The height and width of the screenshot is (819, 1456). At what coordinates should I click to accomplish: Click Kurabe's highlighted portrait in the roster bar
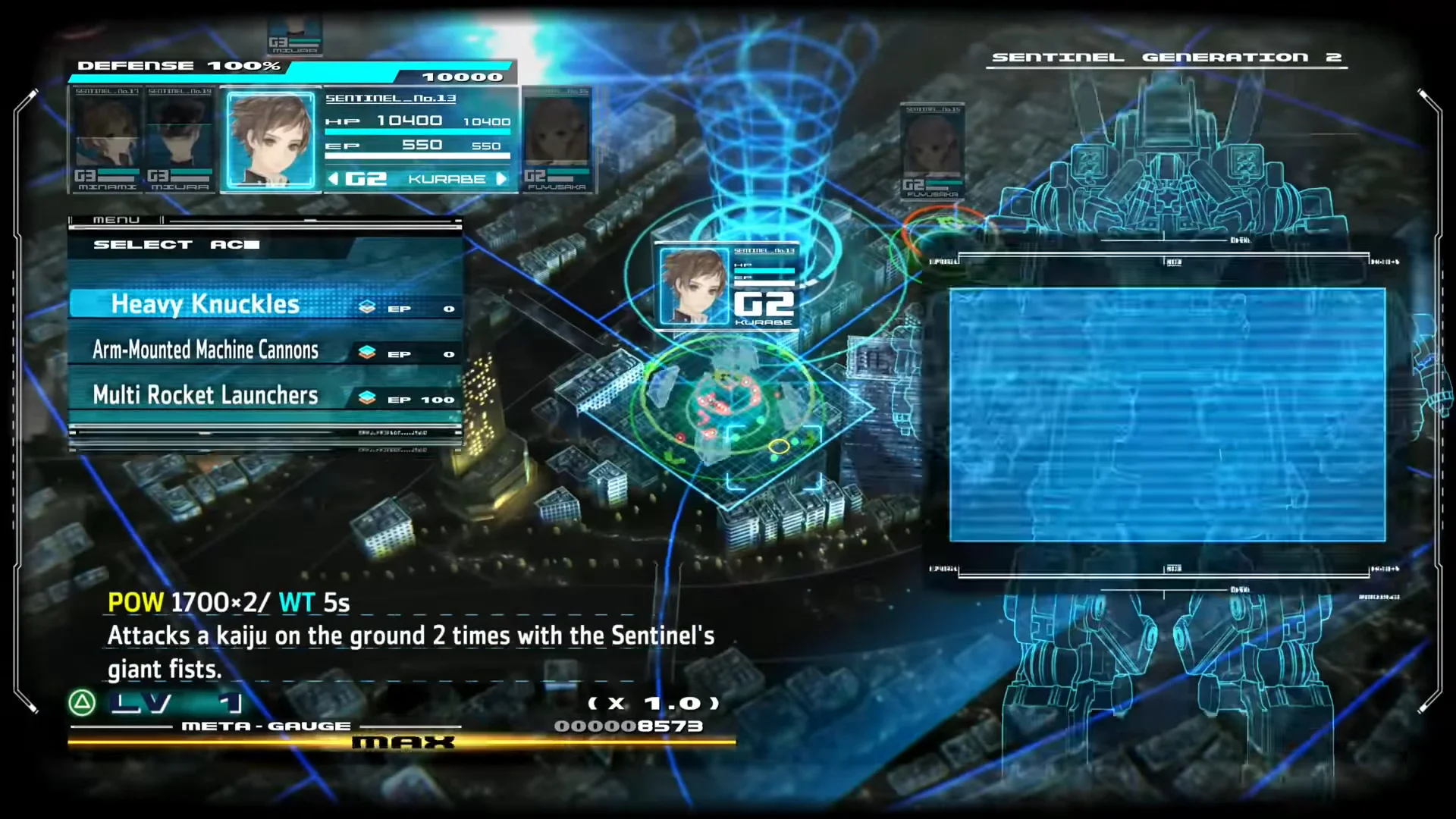271,140
